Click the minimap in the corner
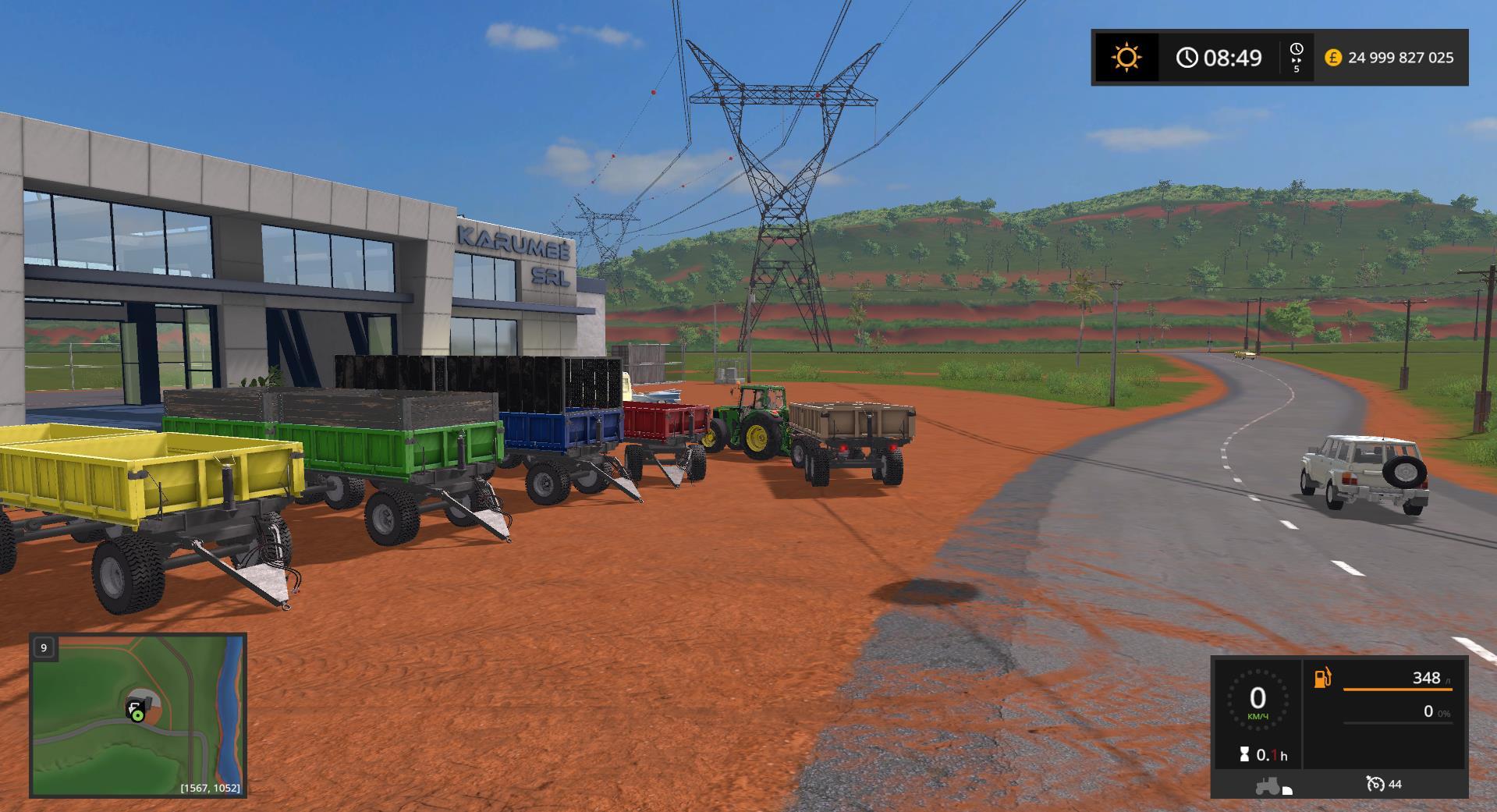The height and width of the screenshot is (812, 1497). (138, 715)
